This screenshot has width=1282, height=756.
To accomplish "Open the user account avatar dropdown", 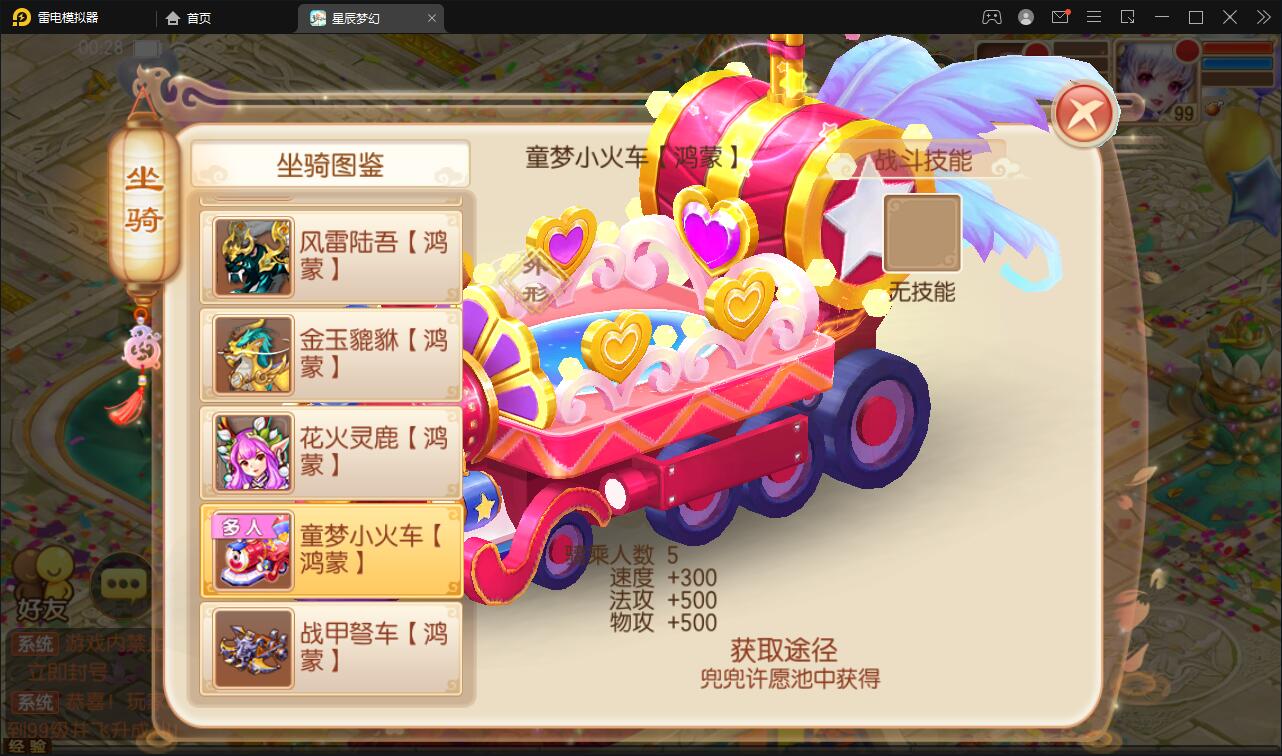I will 1024,17.
